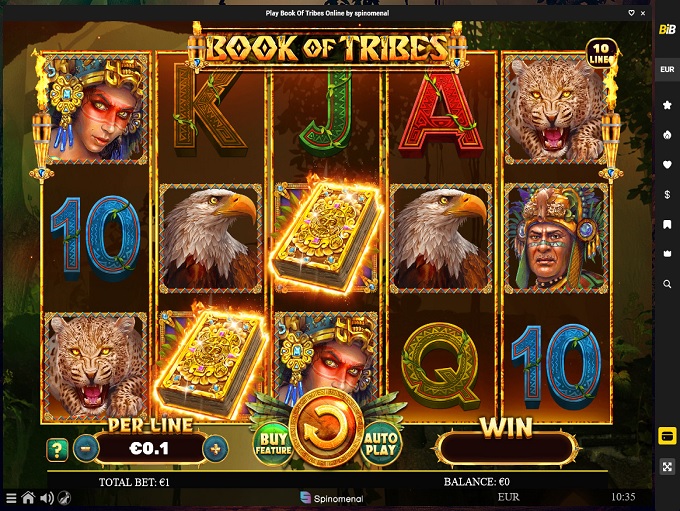This screenshot has width=680, height=511.
Task: Open the hamburger menu in the bottom bar
Action: coord(11,497)
